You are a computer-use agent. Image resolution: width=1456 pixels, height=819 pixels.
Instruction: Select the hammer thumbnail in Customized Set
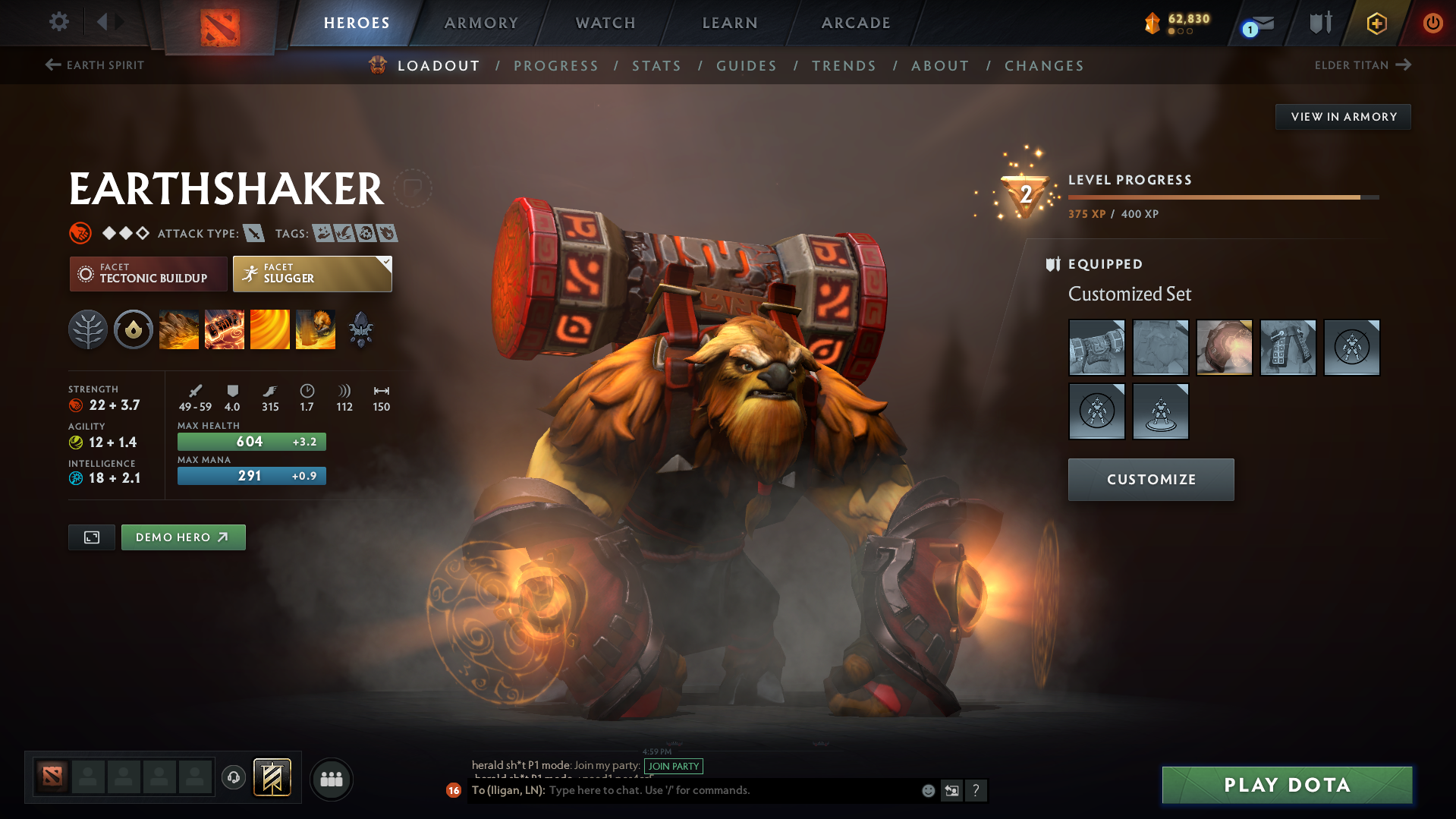pyautogui.click(x=1097, y=348)
